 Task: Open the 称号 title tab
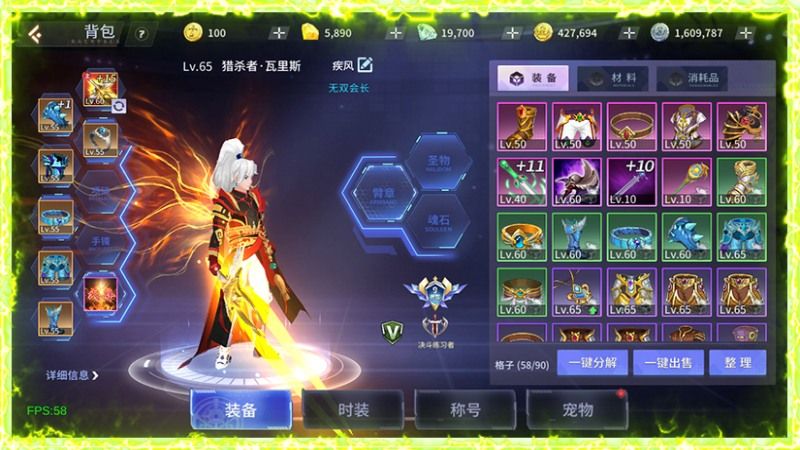(x=465, y=410)
